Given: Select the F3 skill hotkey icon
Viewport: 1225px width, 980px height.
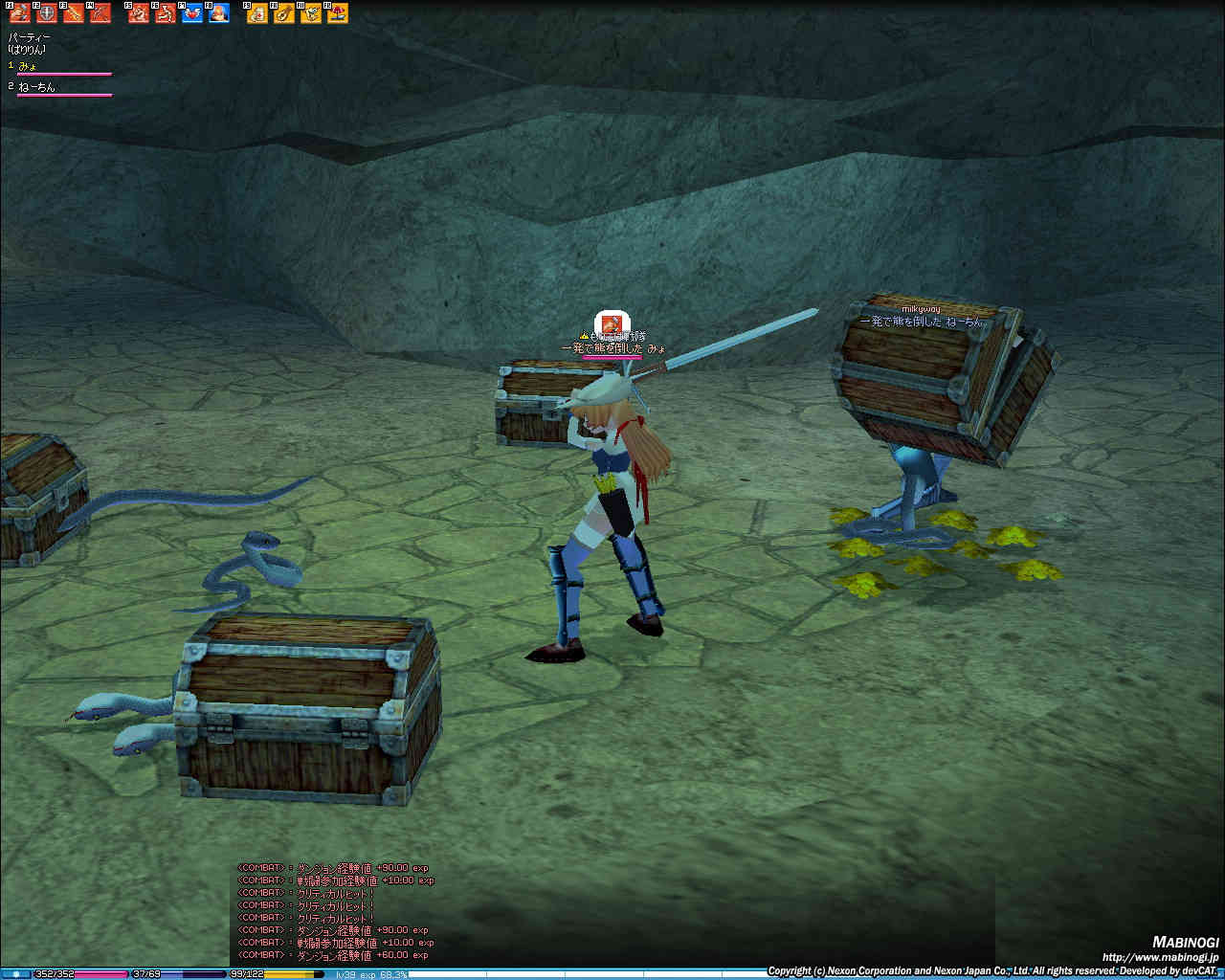Looking at the screenshot, I should click(x=74, y=13).
